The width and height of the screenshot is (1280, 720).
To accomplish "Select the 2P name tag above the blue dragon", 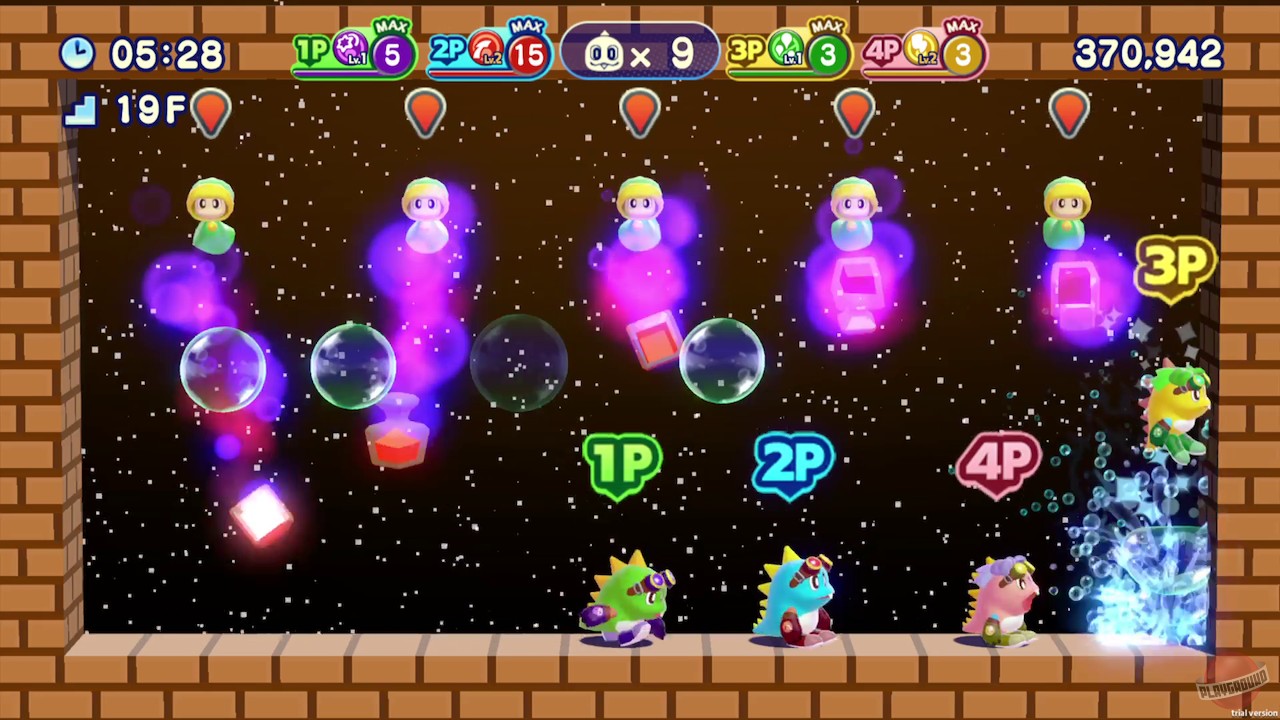I will pyautogui.click(x=793, y=462).
